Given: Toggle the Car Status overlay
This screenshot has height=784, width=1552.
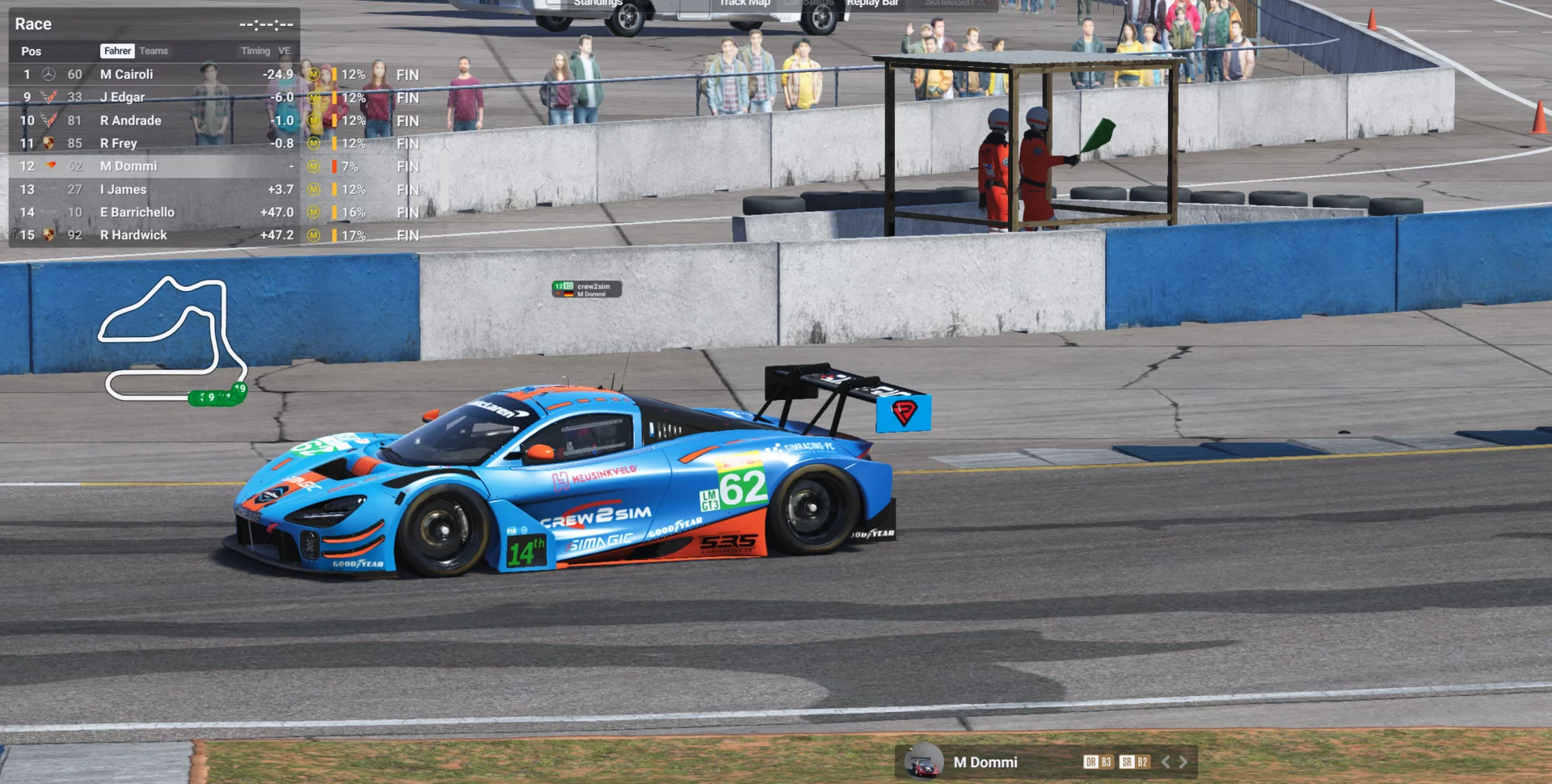Looking at the screenshot, I should [x=808, y=3].
